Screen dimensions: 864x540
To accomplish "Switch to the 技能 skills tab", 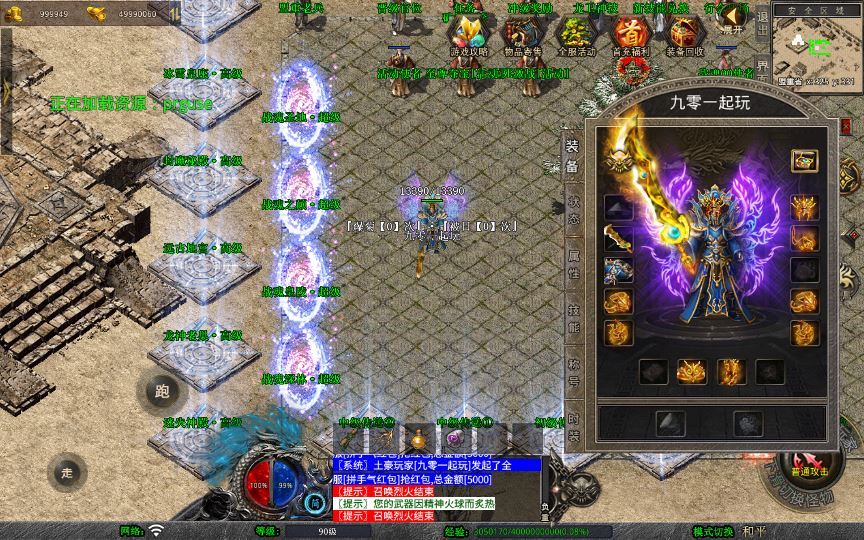I will [x=573, y=318].
